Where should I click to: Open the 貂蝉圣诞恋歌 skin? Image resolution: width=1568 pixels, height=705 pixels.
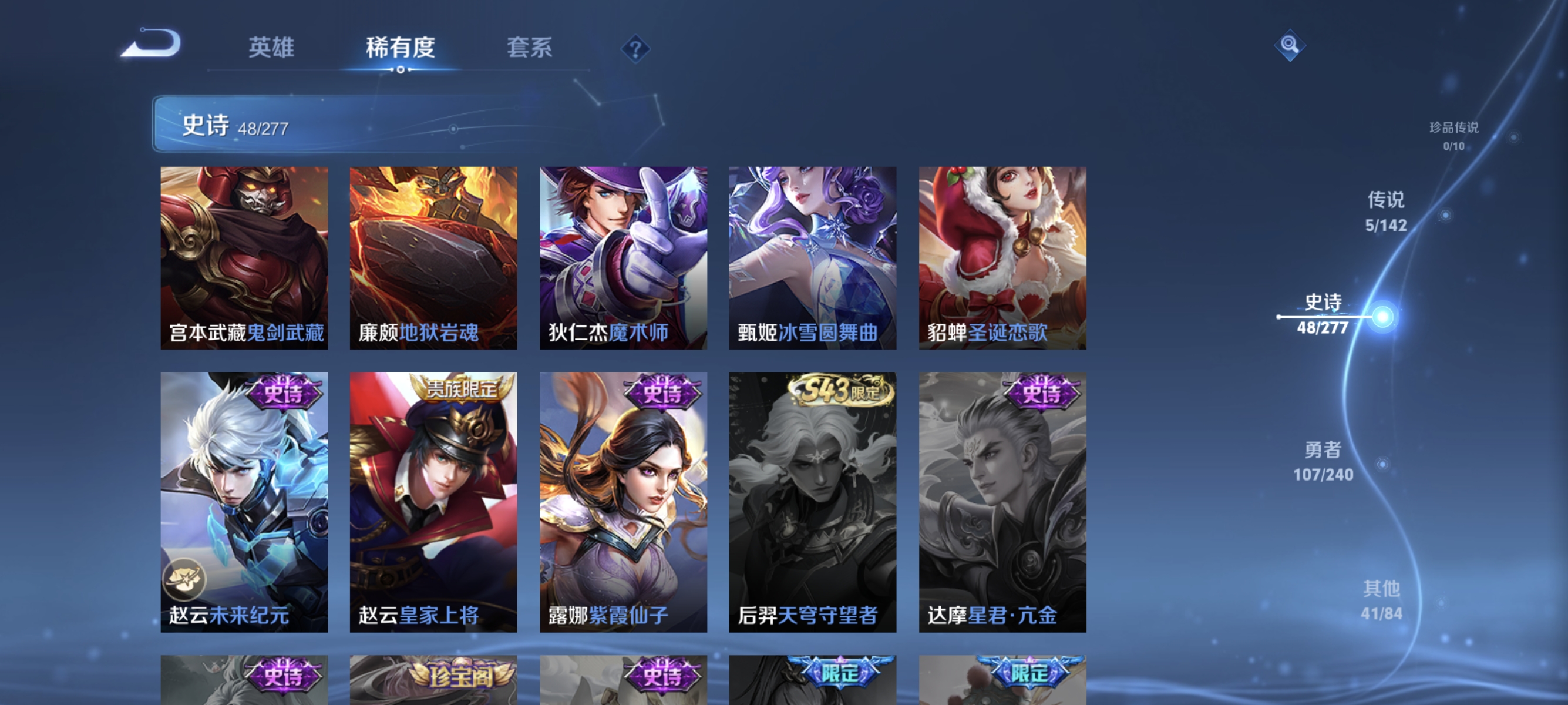[x=1002, y=258]
